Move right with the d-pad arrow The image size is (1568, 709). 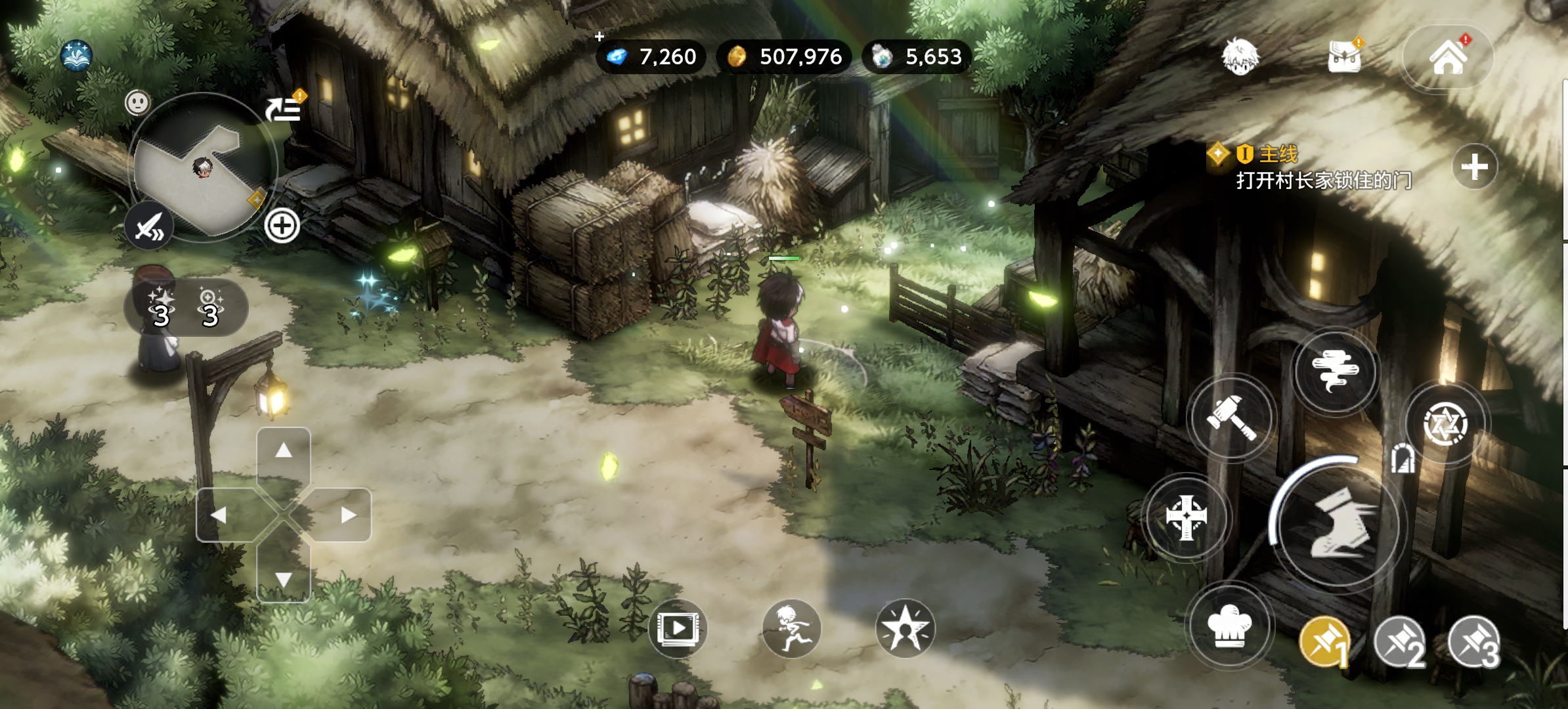click(x=348, y=515)
